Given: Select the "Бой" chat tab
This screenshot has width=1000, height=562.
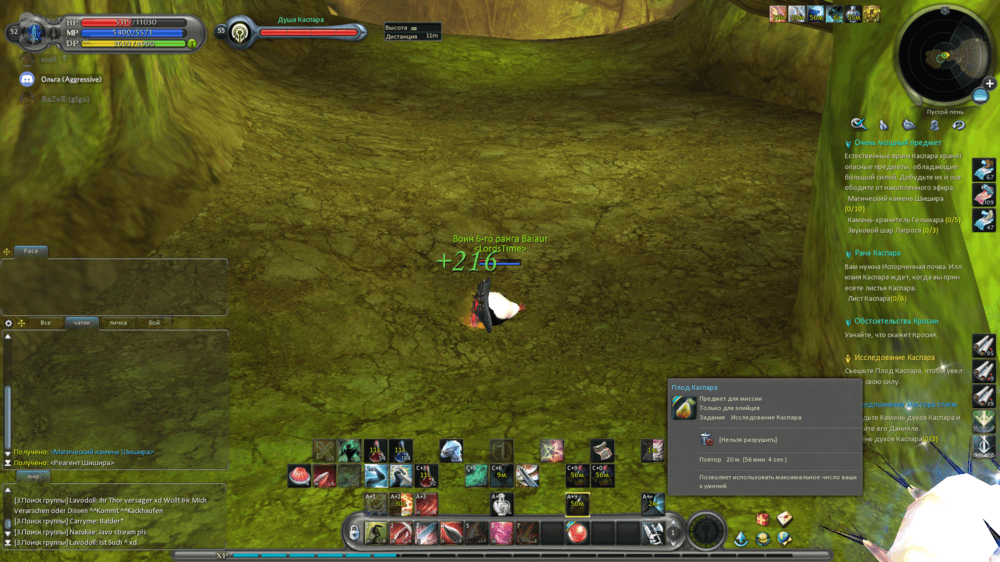Looking at the screenshot, I should coord(154,323).
